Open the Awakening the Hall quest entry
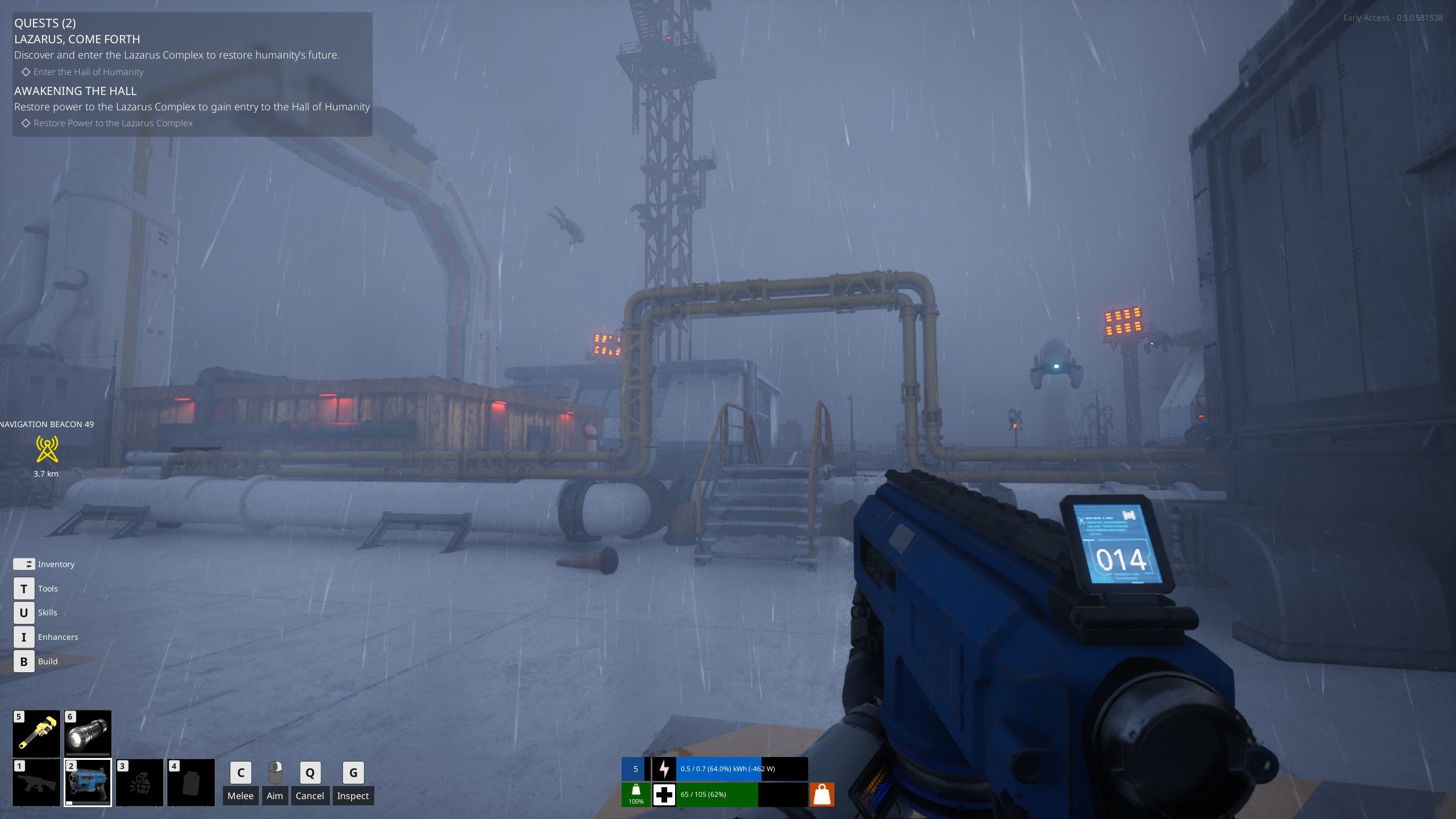Screen dimensions: 1456x819 75,91
